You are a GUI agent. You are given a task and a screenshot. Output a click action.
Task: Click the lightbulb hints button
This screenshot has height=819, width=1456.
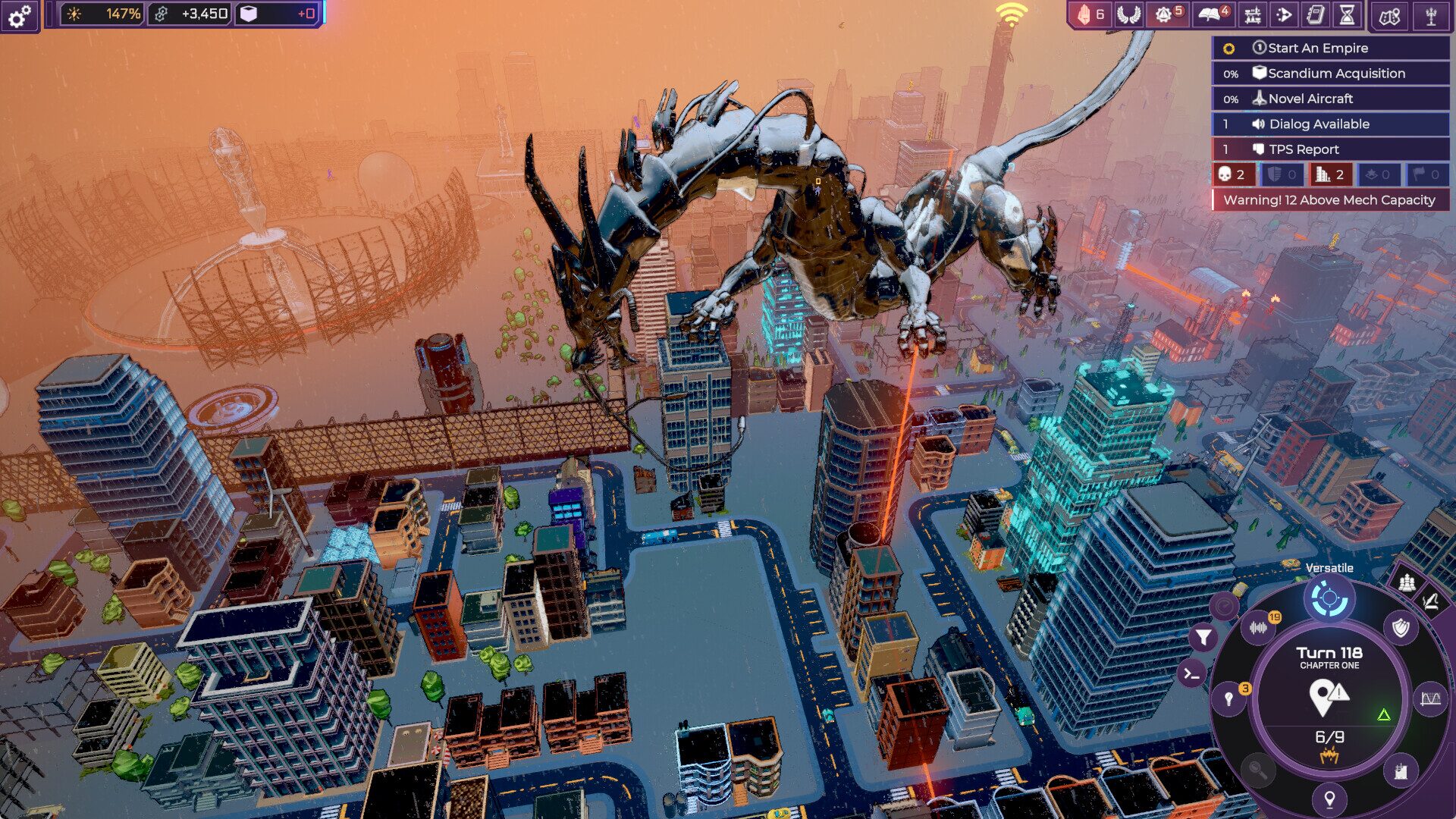point(1229,699)
